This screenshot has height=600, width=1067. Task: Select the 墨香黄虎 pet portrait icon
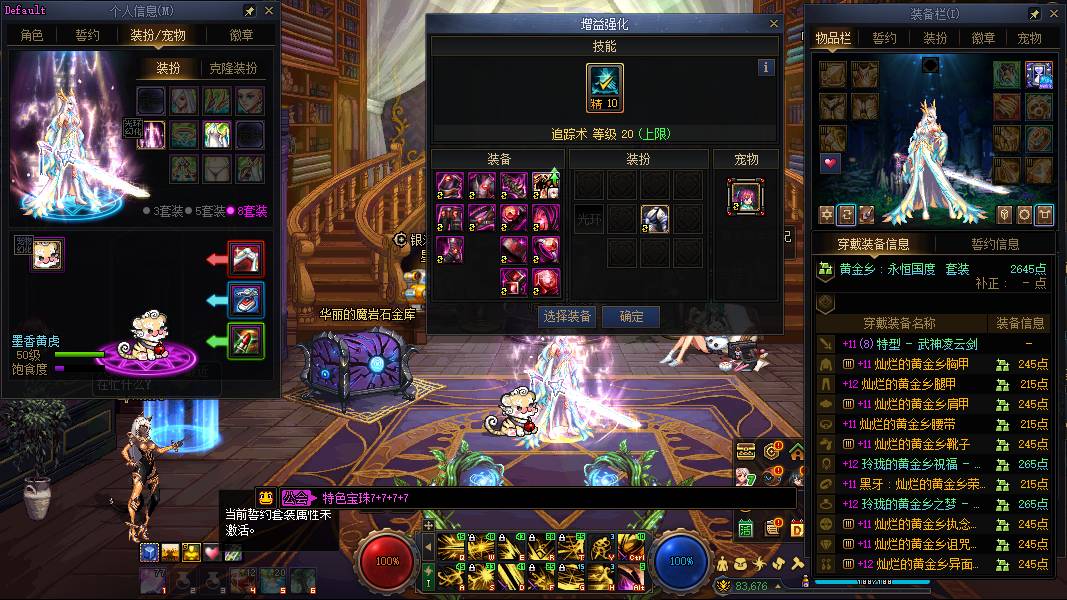[x=48, y=254]
